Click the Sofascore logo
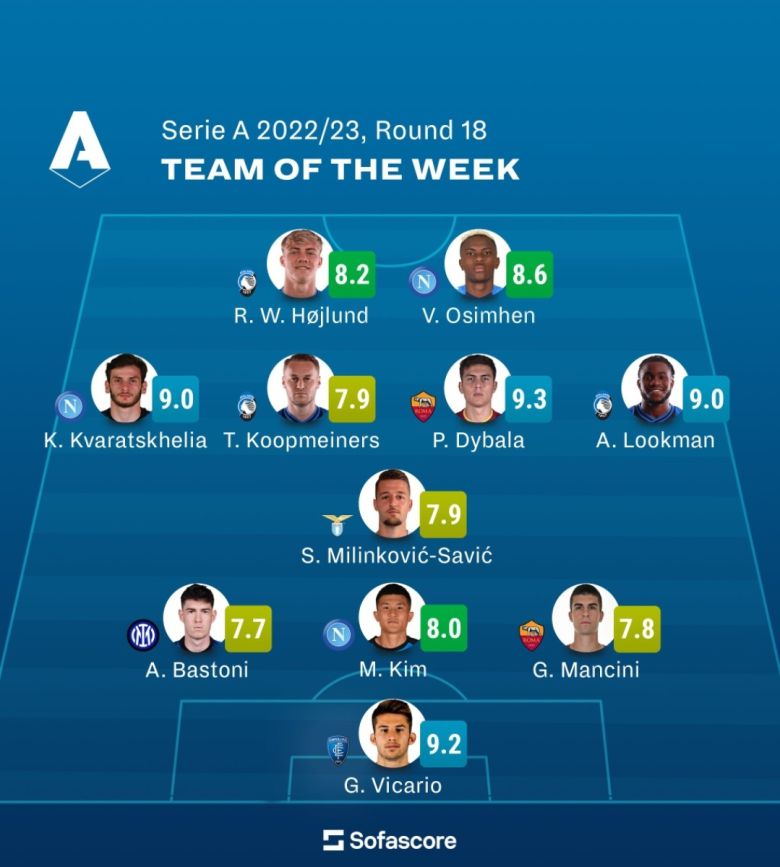Image resolution: width=780 pixels, height=867 pixels. click(389, 839)
